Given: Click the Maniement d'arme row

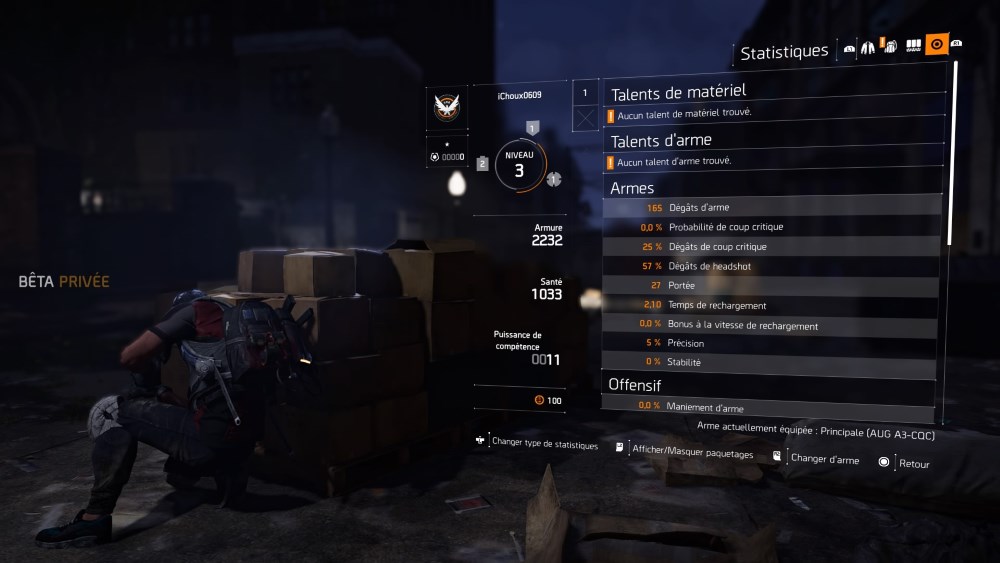Looking at the screenshot, I should [x=772, y=407].
